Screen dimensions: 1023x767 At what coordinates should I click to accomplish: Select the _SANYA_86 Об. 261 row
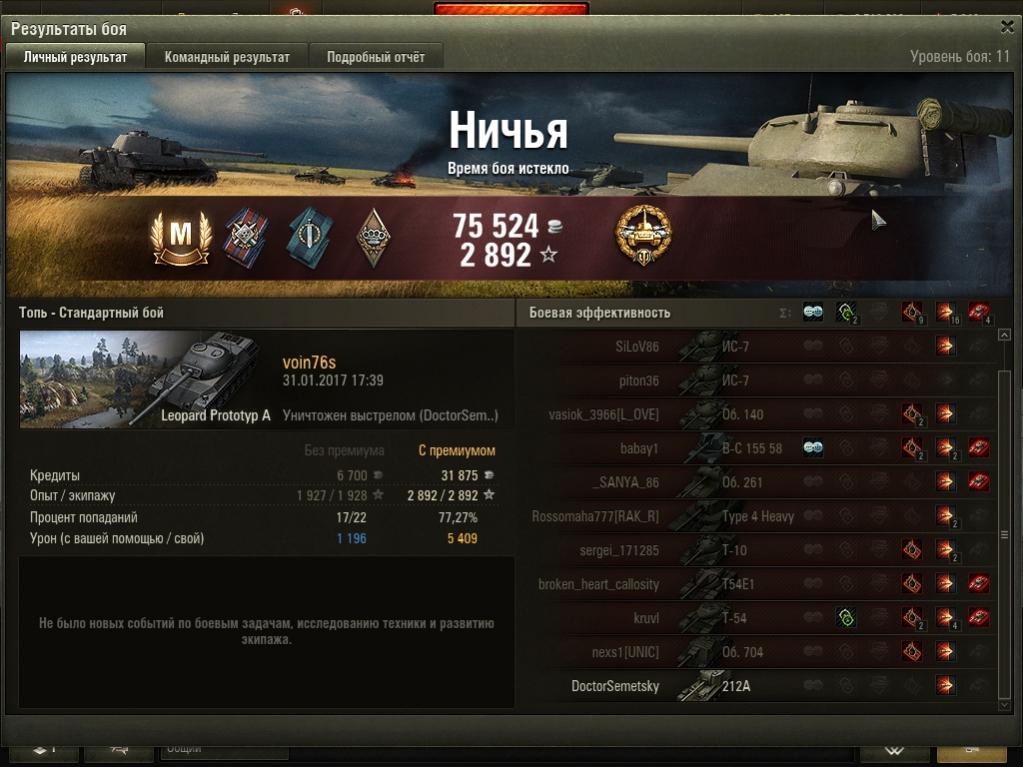tap(760, 482)
